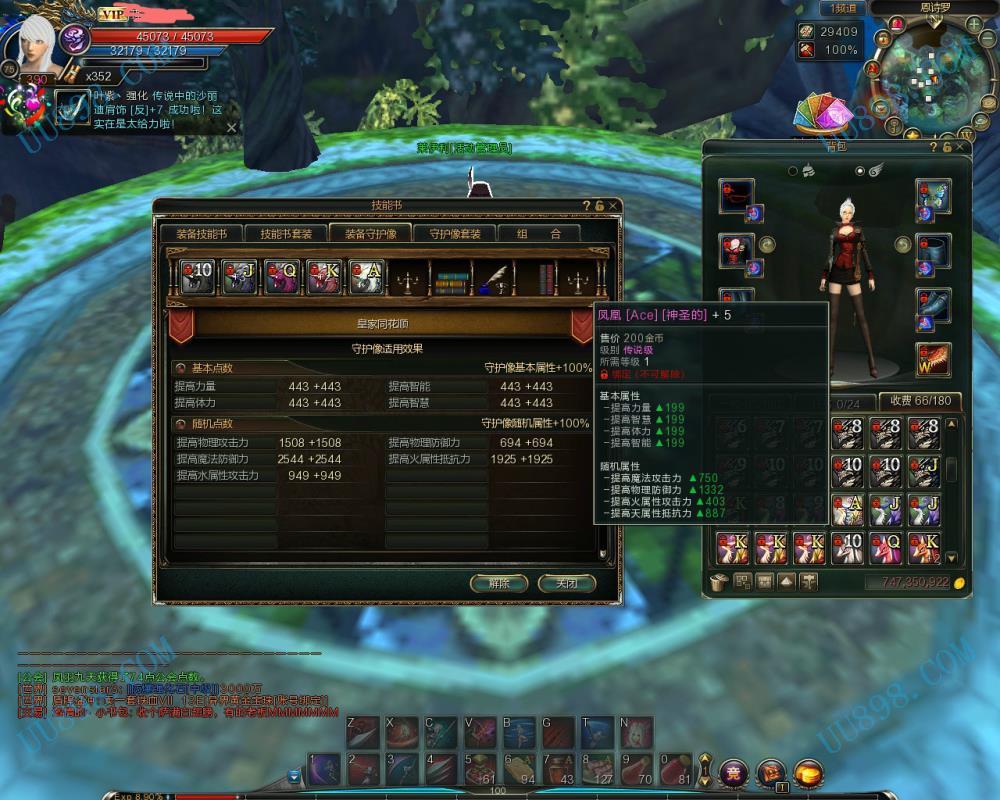Open the gold treasure chest menu button
The height and width of the screenshot is (800, 1000).
point(808,772)
